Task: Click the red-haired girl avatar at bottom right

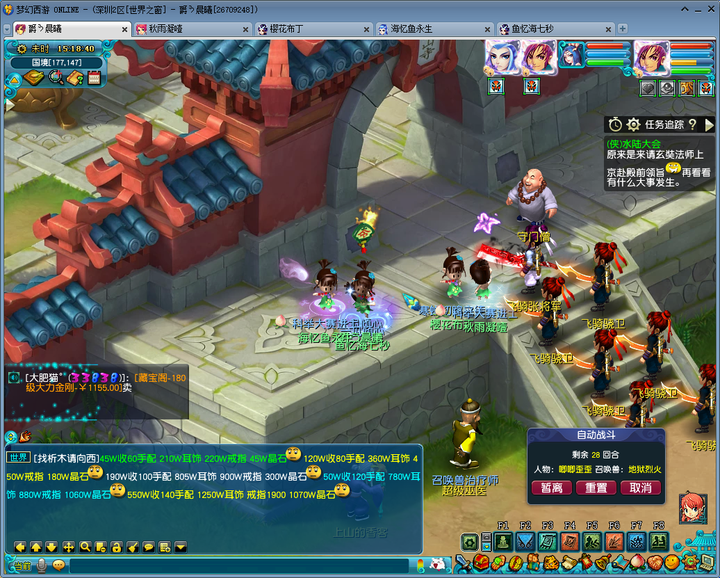Action: 694,508
